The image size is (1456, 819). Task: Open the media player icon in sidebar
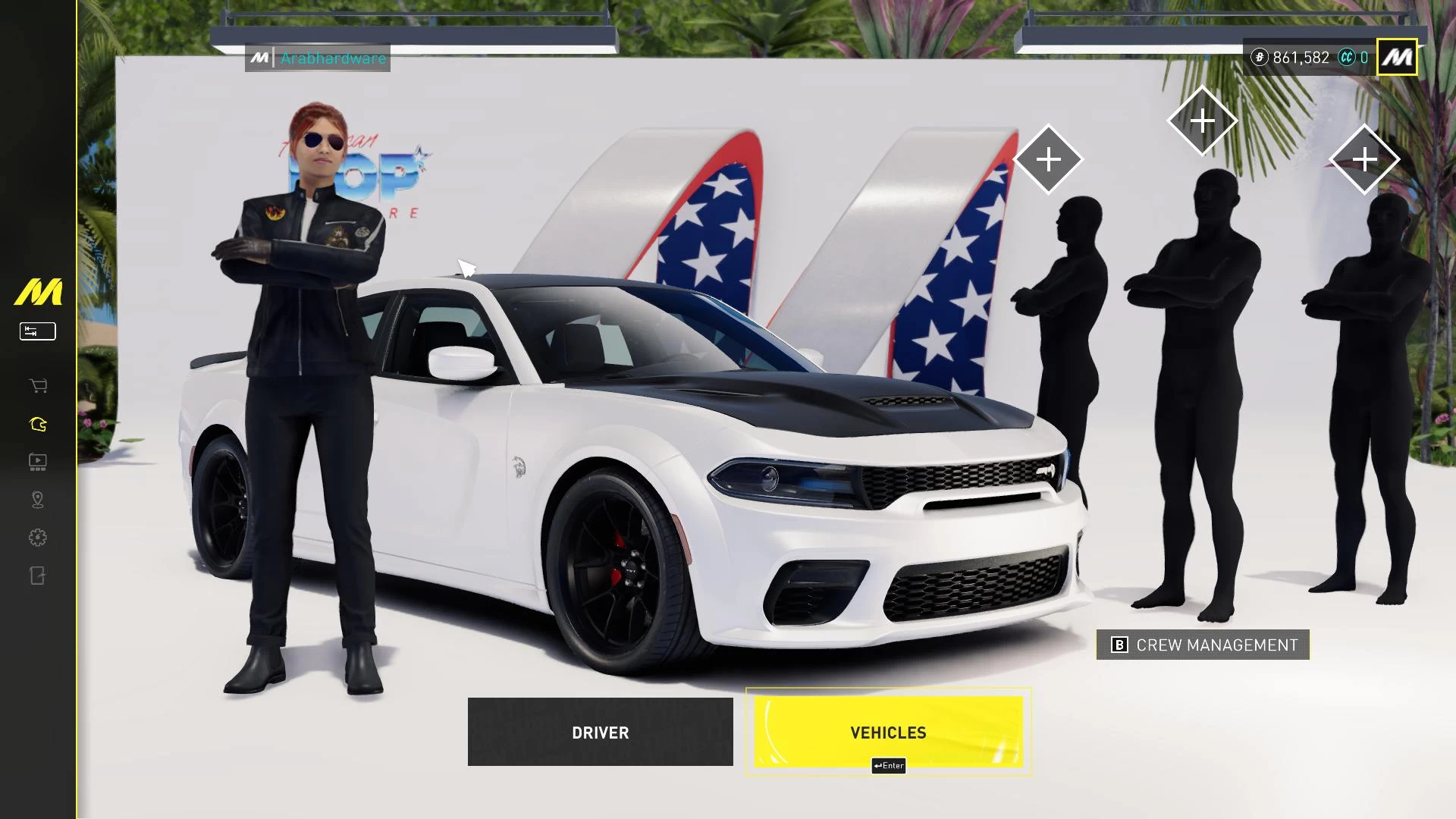[38, 462]
